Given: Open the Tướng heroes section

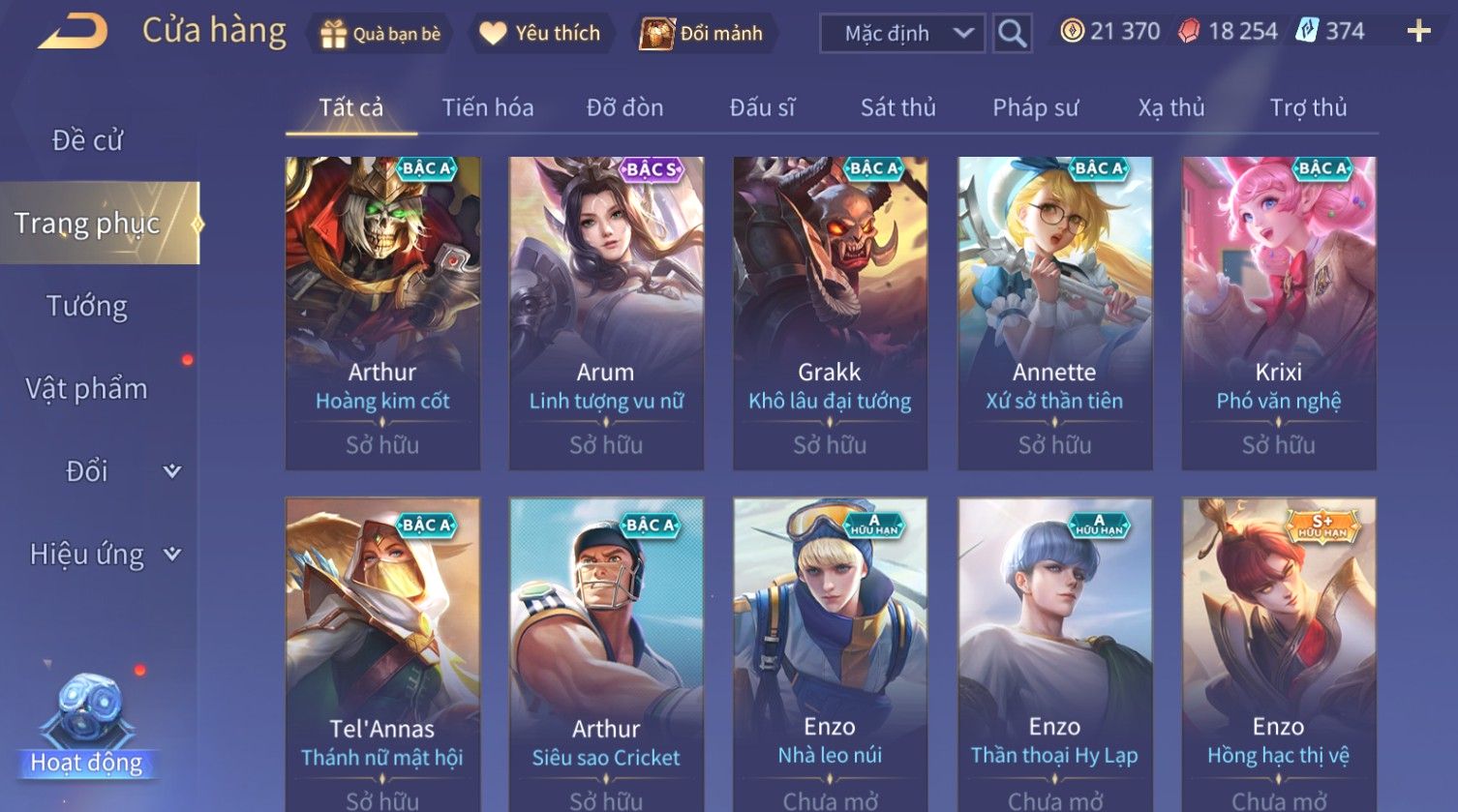Looking at the screenshot, I should [x=87, y=306].
